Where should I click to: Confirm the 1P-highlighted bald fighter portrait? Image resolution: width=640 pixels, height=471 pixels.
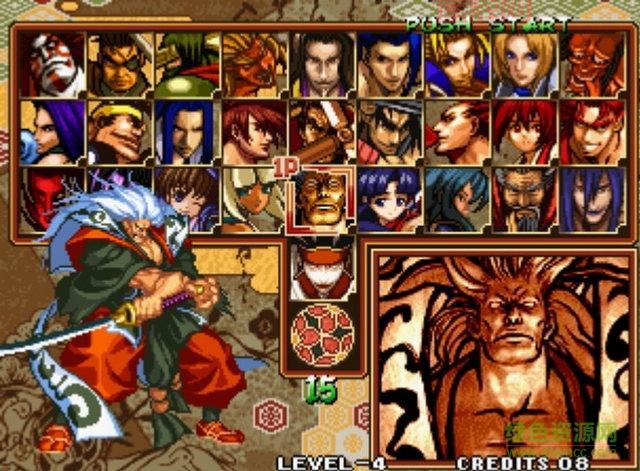(x=321, y=198)
